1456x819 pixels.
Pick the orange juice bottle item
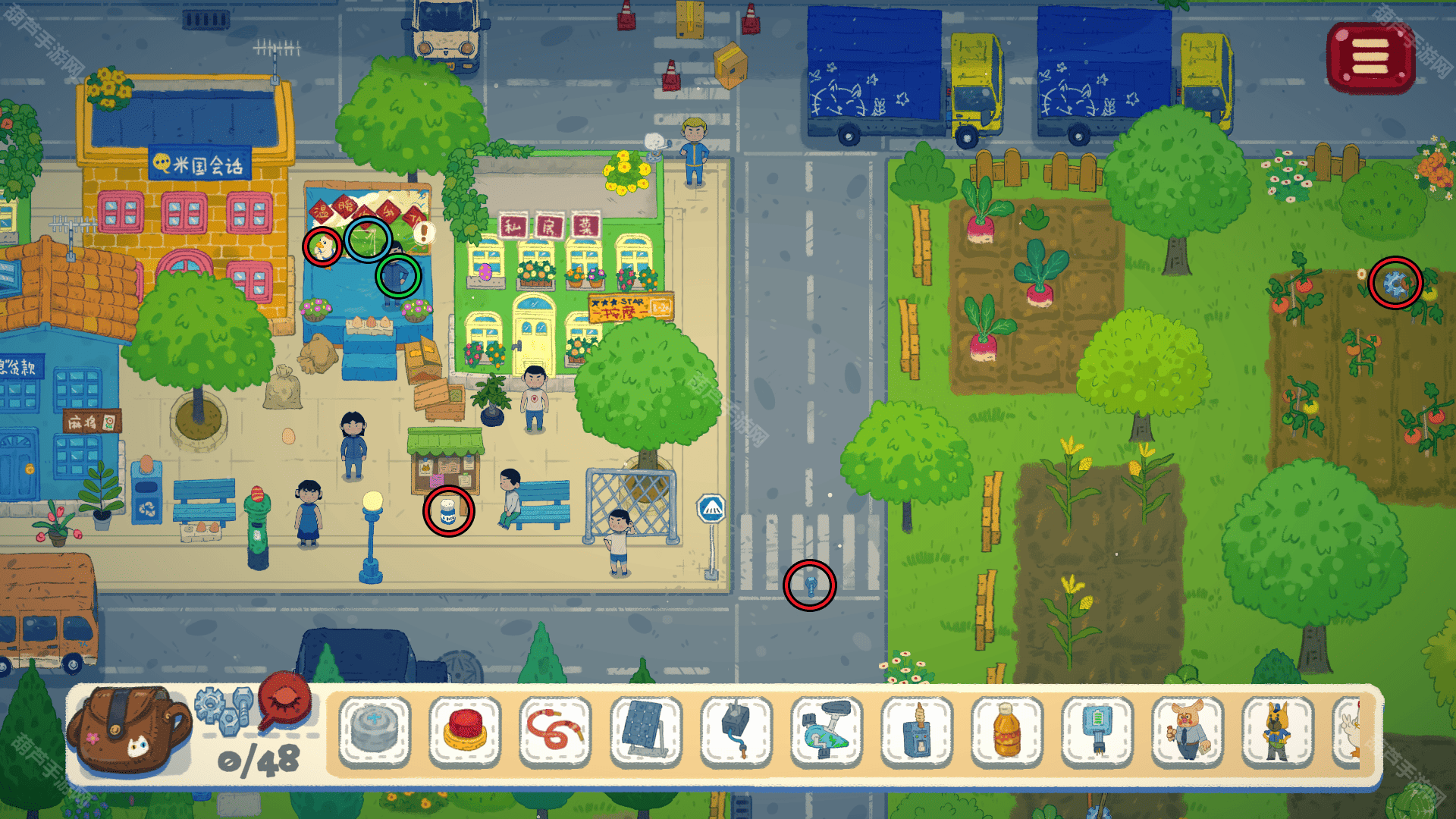pos(1006,731)
